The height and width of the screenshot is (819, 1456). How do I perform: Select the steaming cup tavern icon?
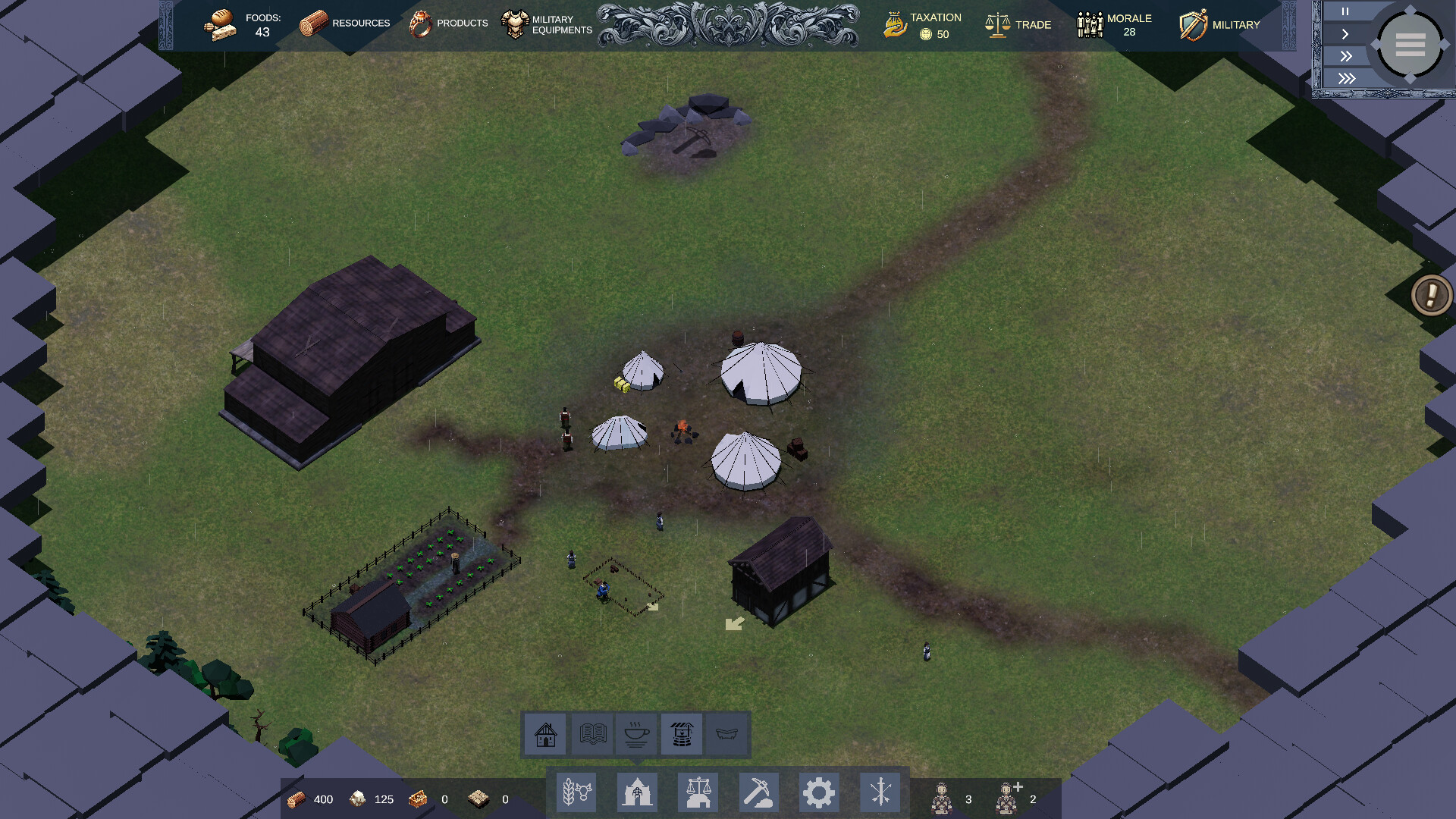(636, 734)
